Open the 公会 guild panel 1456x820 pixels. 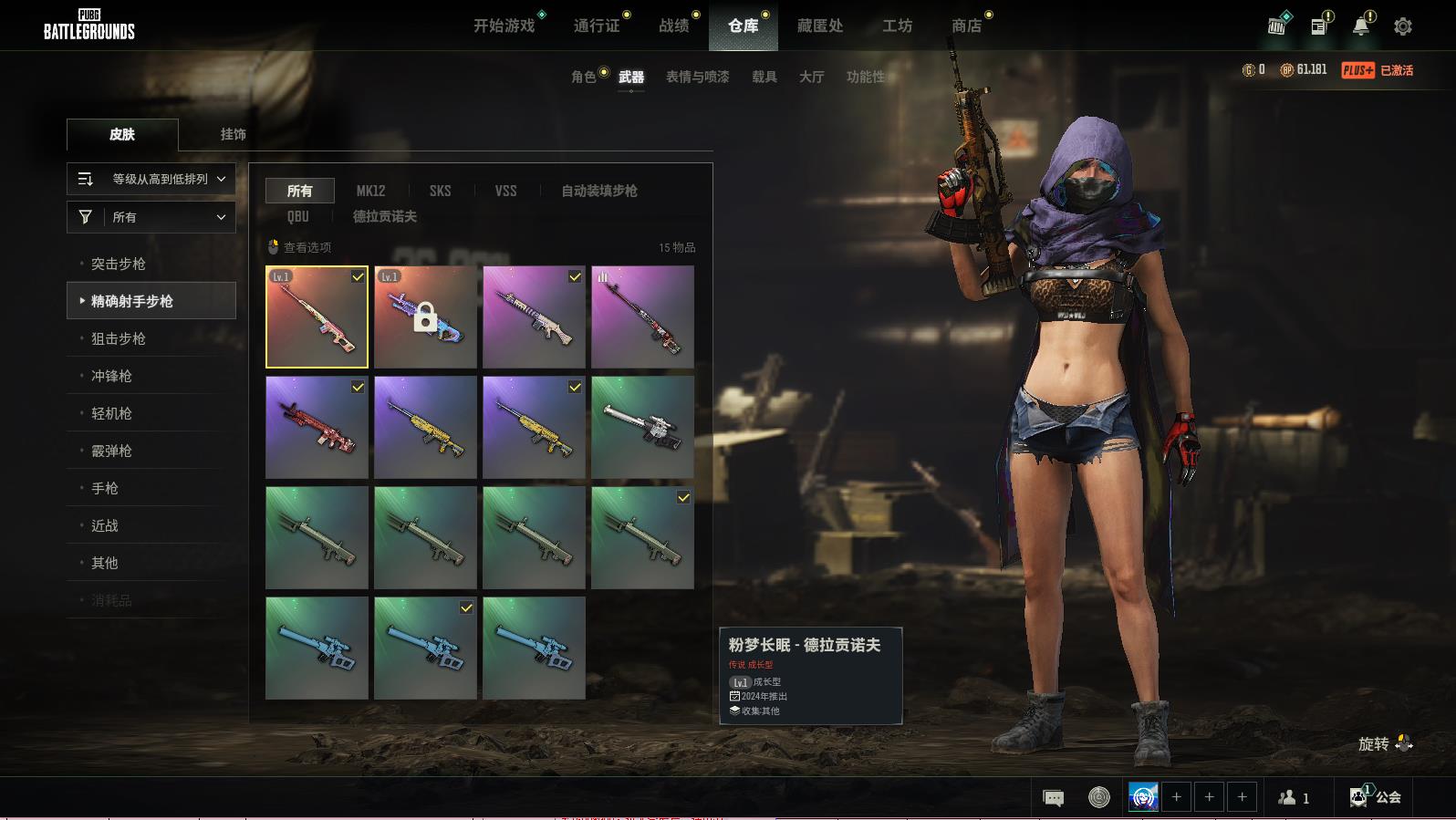[1376, 797]
